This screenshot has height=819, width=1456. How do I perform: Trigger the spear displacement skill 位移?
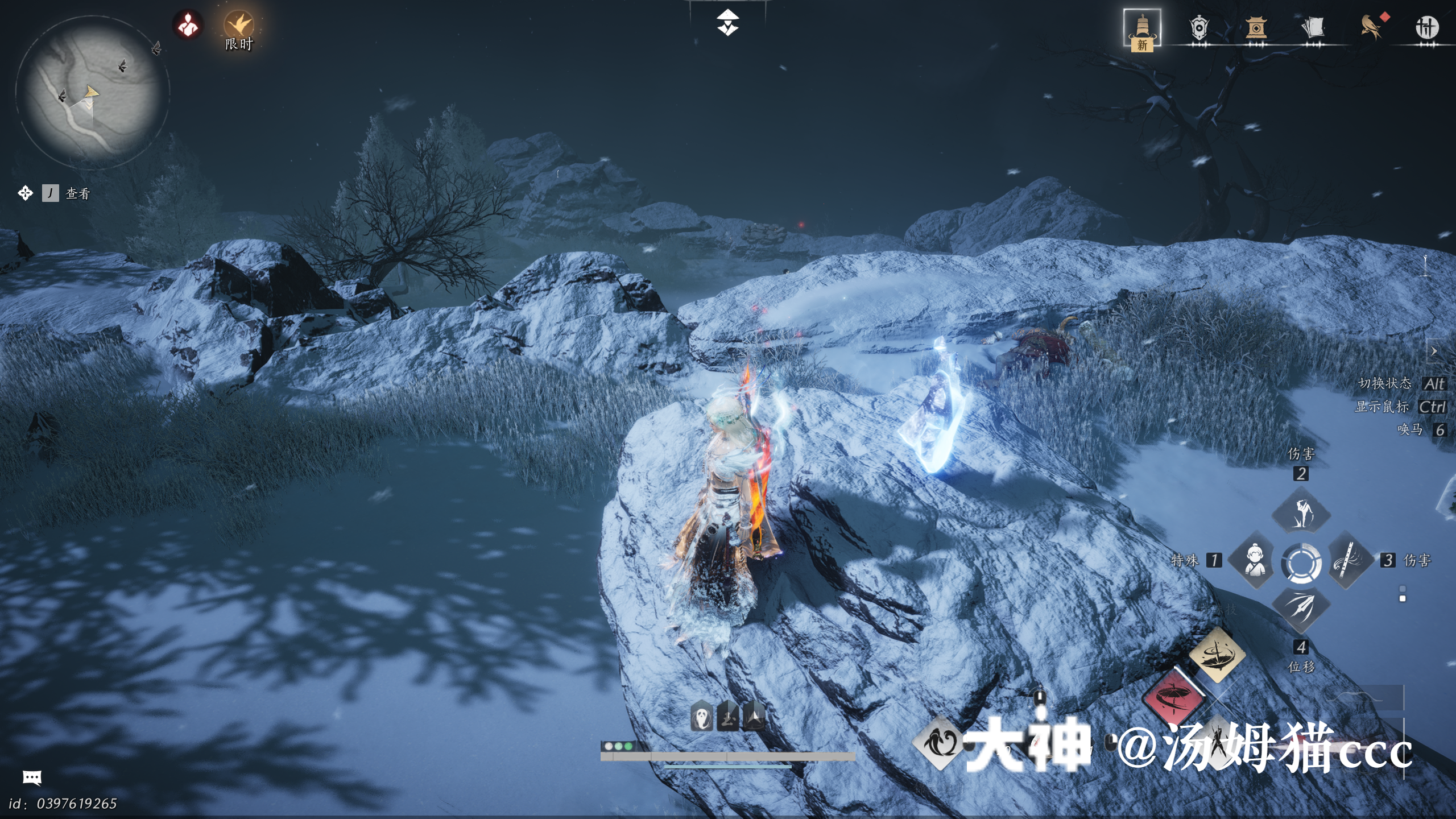coord(1301,607)
